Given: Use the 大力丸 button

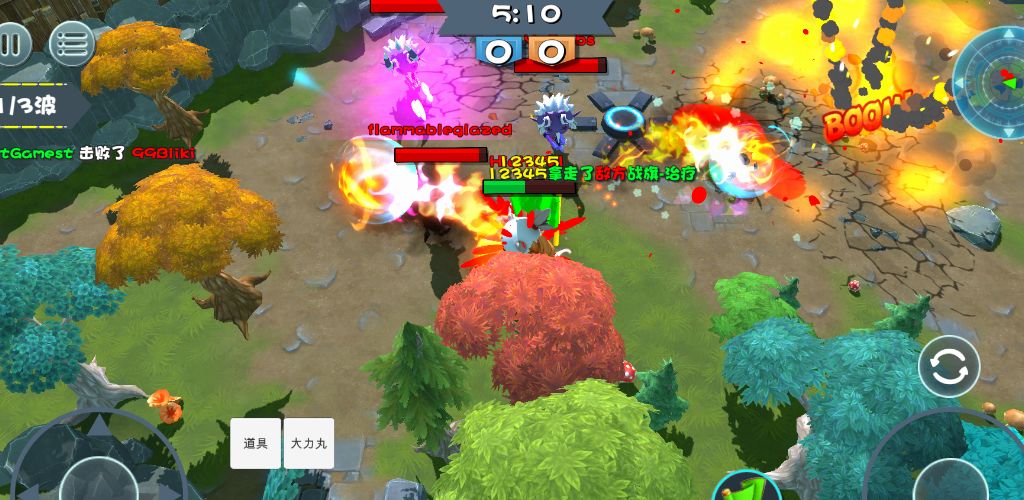Looking at the screenshot, I should 308,442.
